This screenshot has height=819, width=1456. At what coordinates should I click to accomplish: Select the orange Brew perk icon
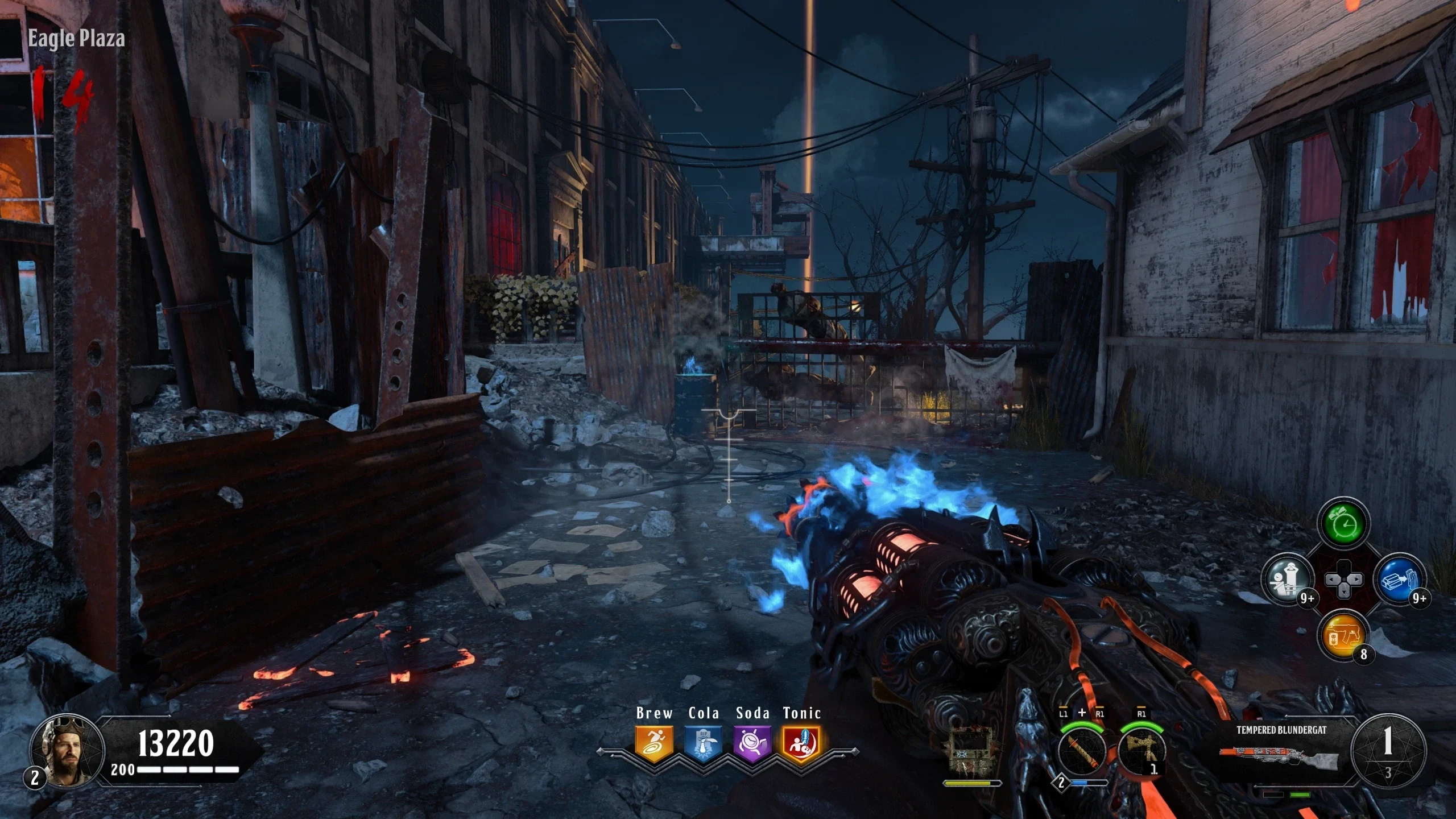(x=654, y=743)
